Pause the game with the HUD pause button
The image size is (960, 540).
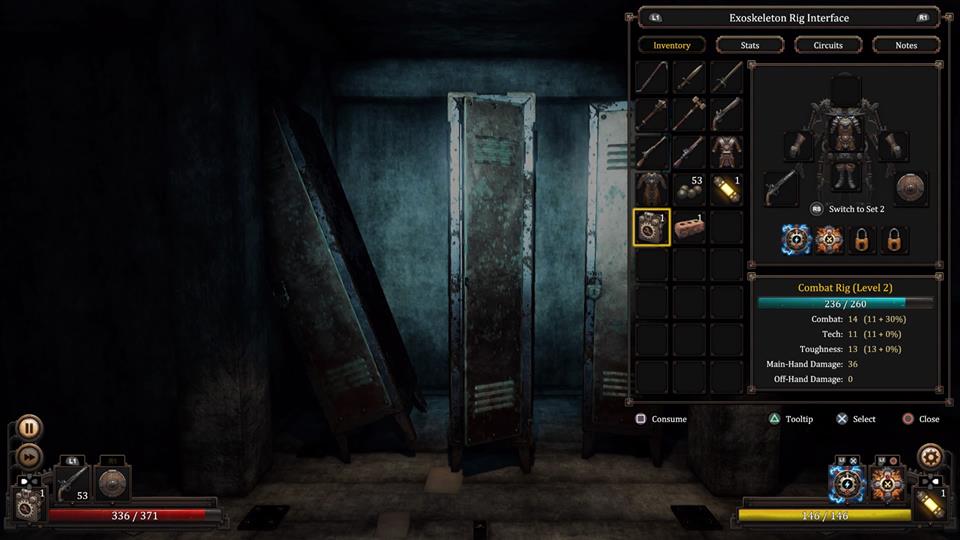click(x=30, y=428)
